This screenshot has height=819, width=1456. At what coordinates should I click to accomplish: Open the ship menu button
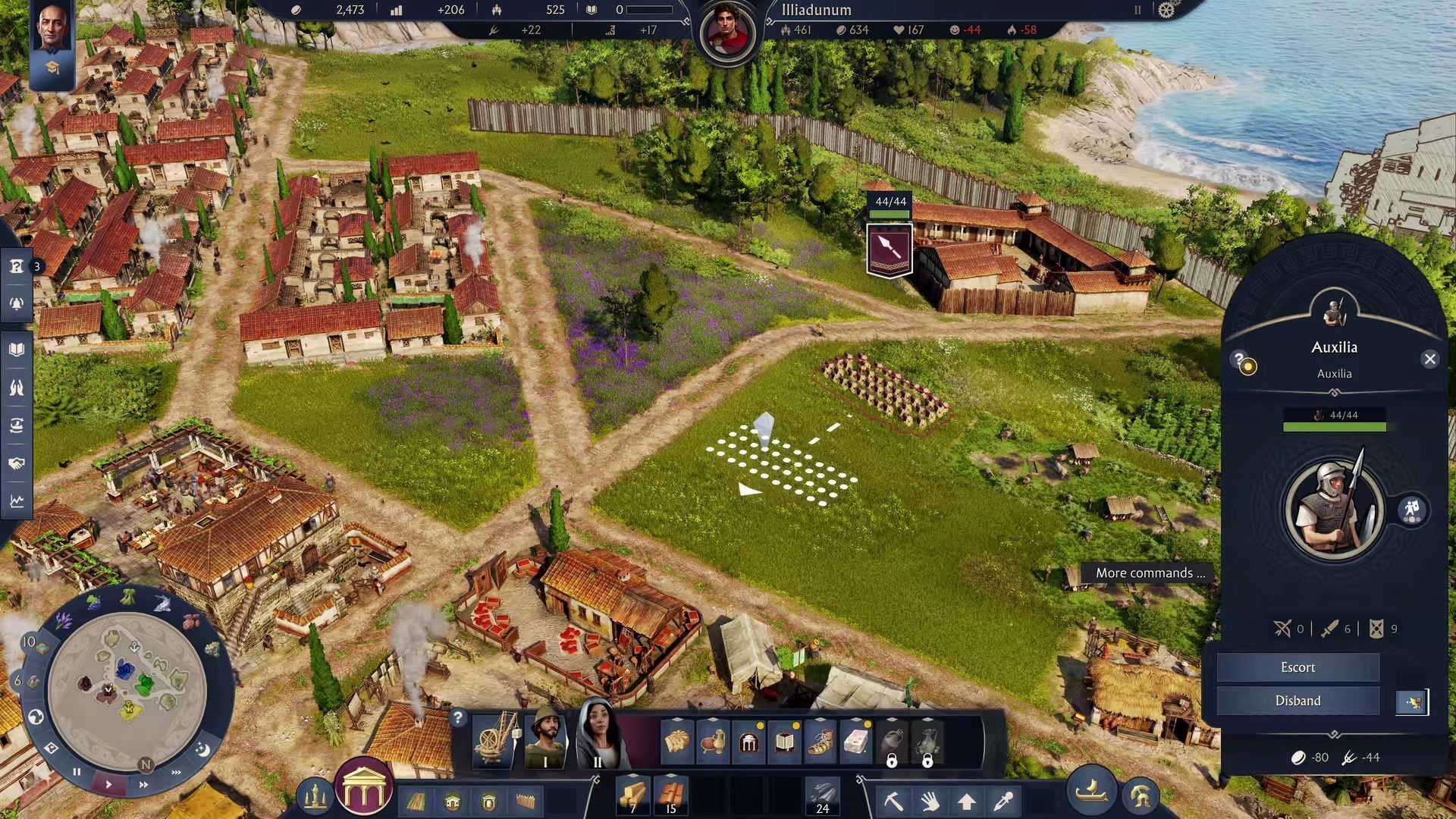coord(1092,792)
